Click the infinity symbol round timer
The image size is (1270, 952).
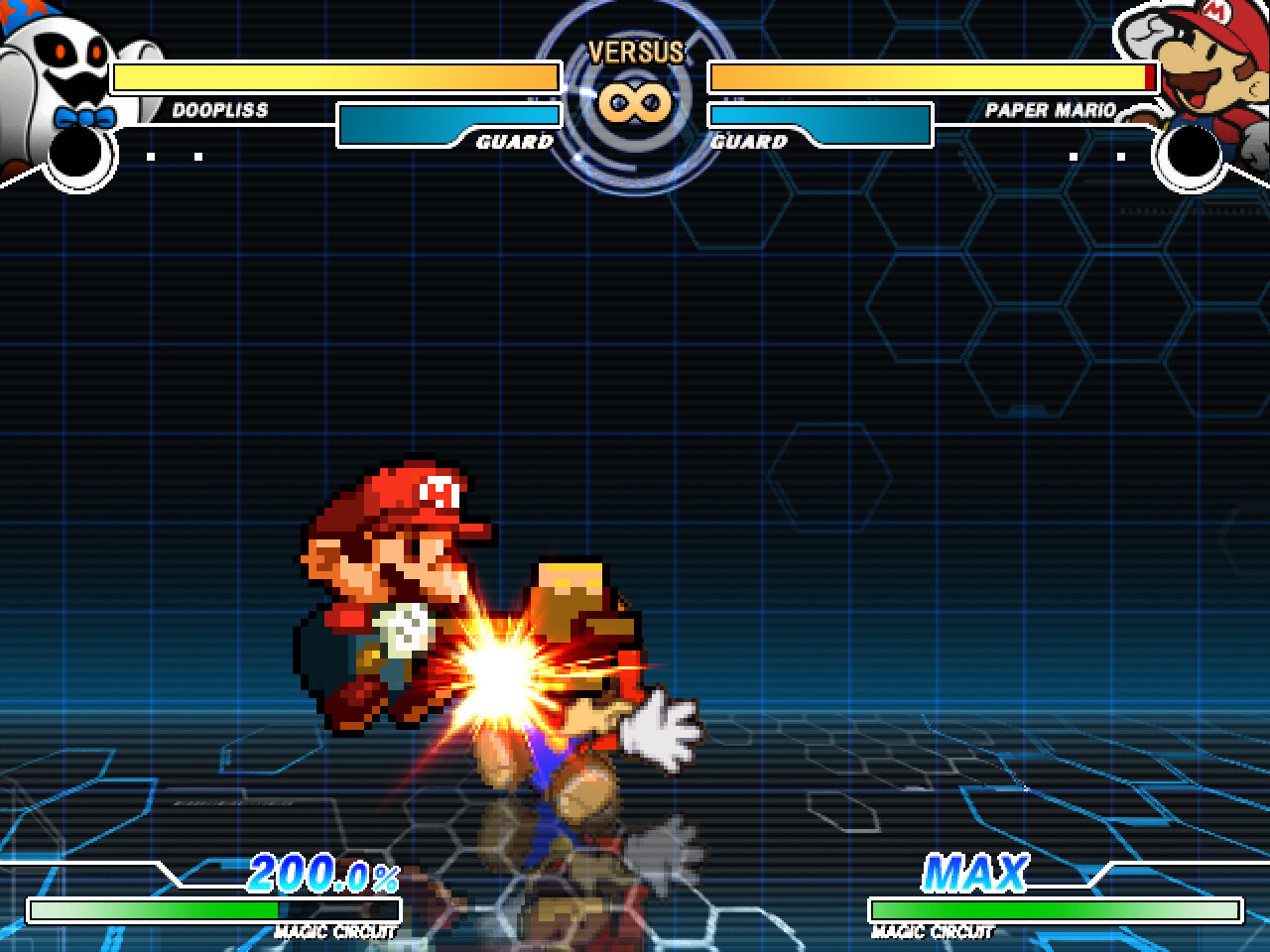pos(635,102)
